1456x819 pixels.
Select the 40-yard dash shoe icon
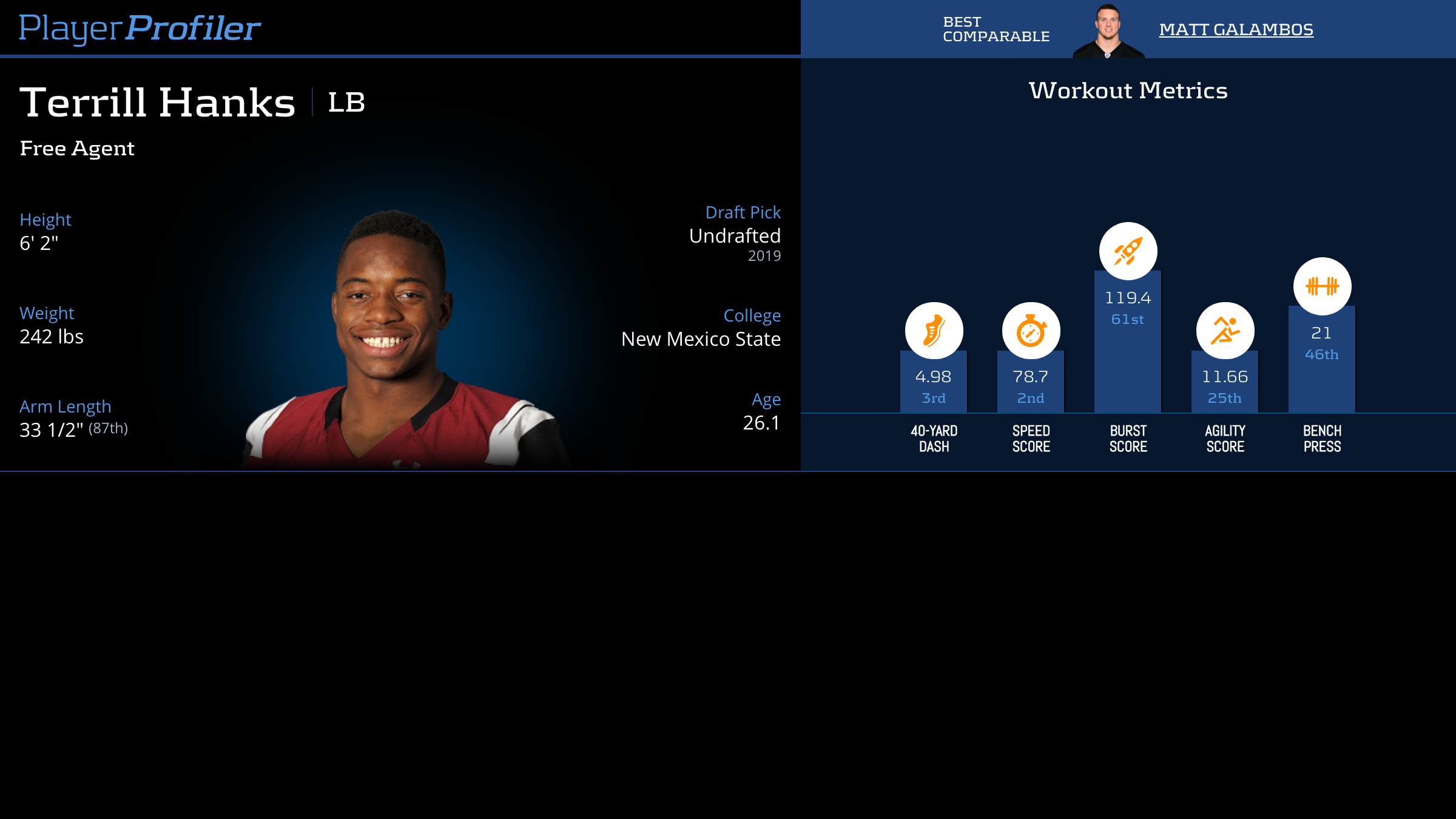934,331
